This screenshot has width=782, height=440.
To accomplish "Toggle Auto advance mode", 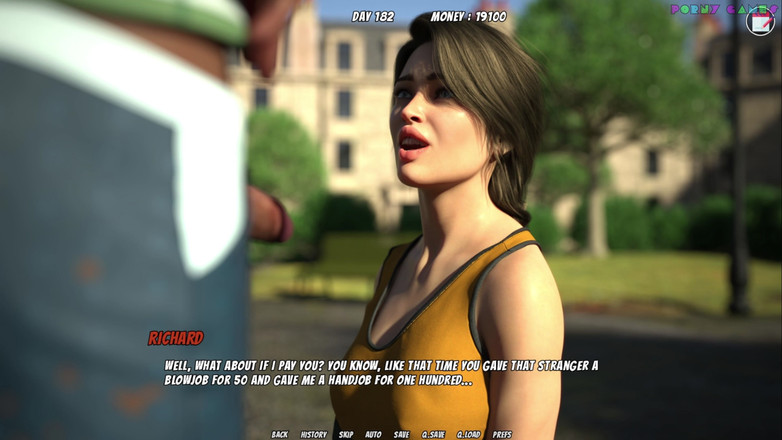I will (373, 435).
